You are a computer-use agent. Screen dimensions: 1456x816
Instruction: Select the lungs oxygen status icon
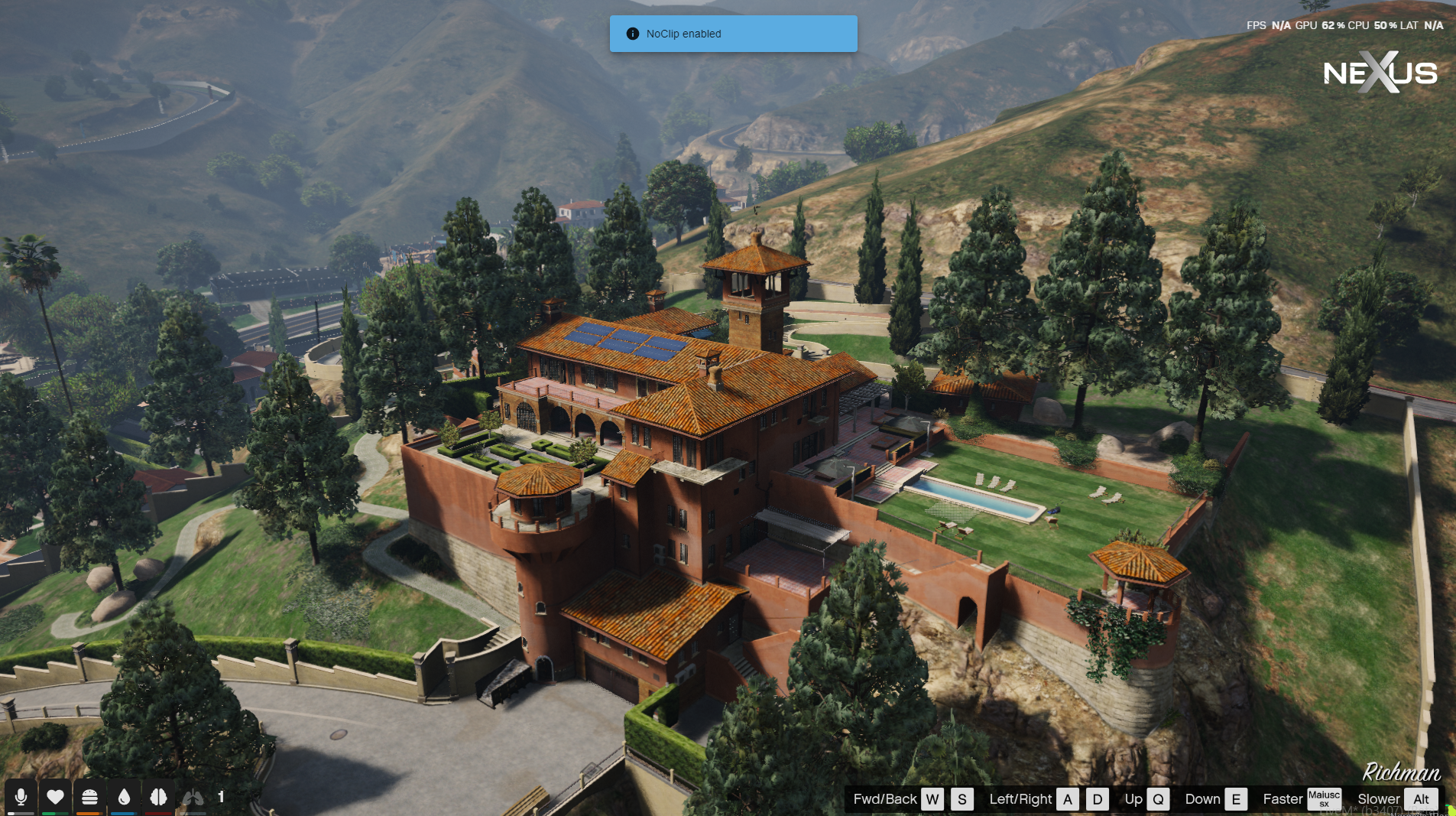tap(193, 797)
